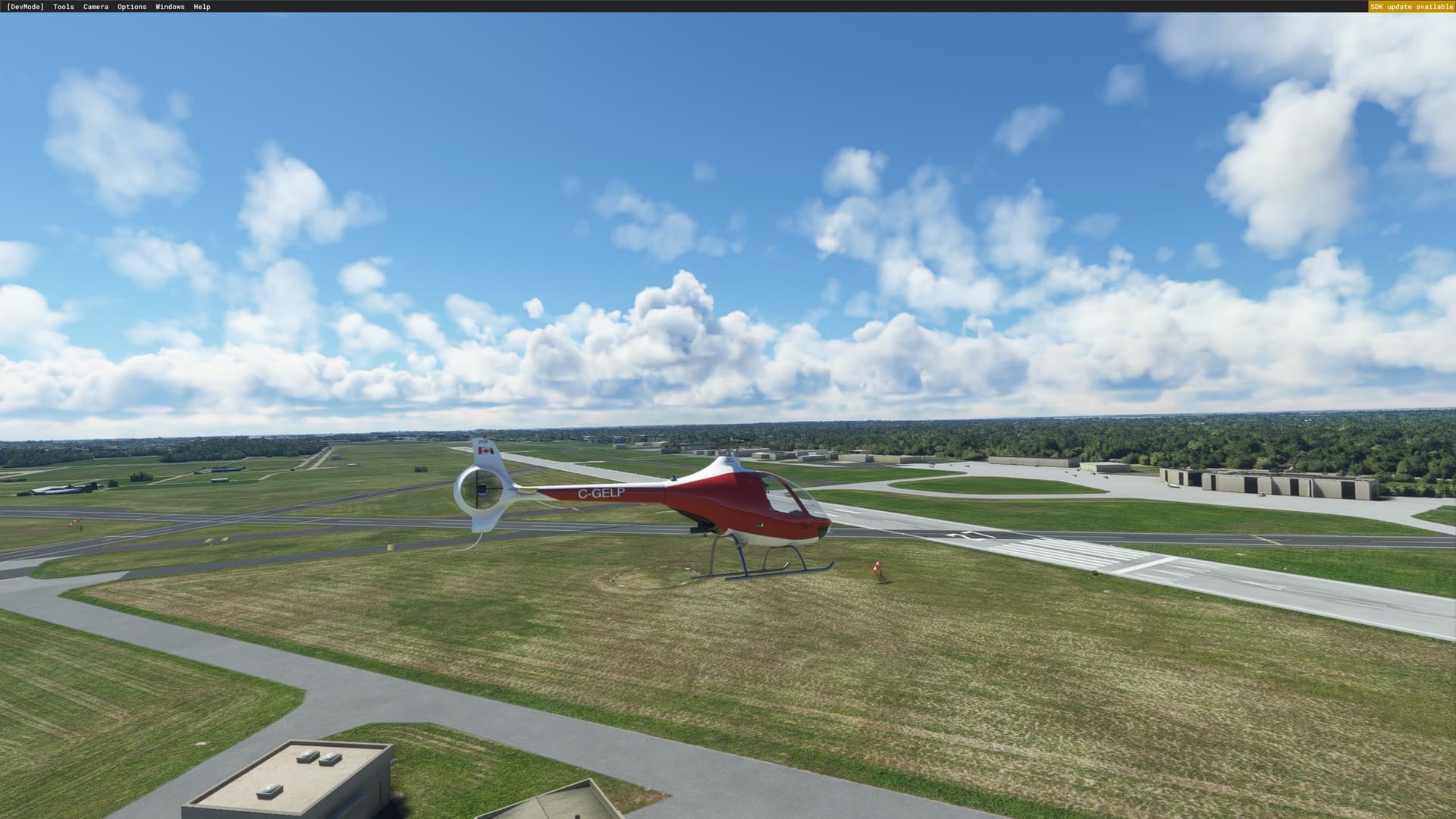Image resolution: width=1456 pixels, height=819 pixels.
Task: Open the Help menu
Action: (202, 7)
